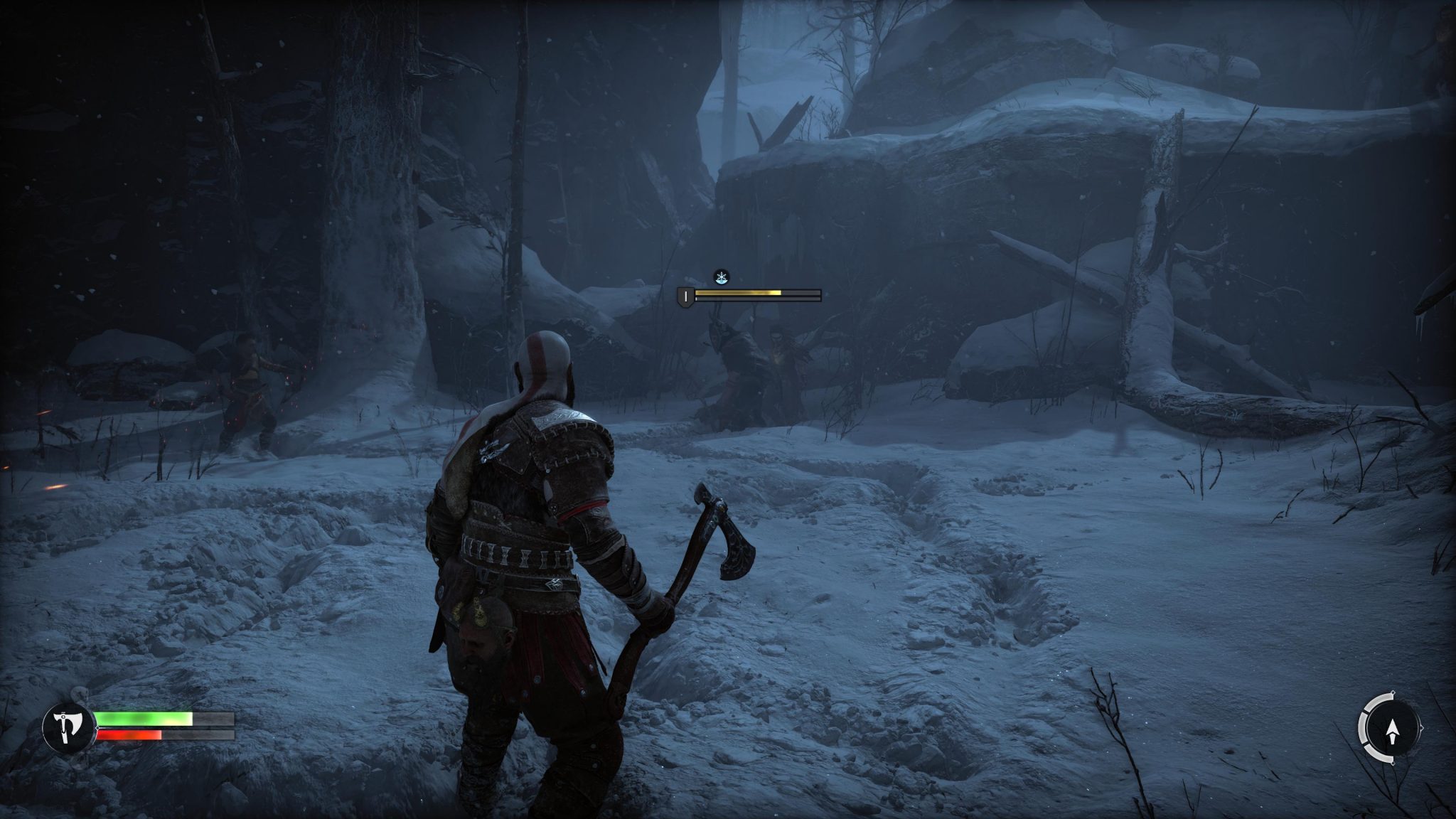Image resolution: width=1456 pixels, height=819 pixels.
Task: Click the compass ring segment divider
Action: tap(1366, 711)
